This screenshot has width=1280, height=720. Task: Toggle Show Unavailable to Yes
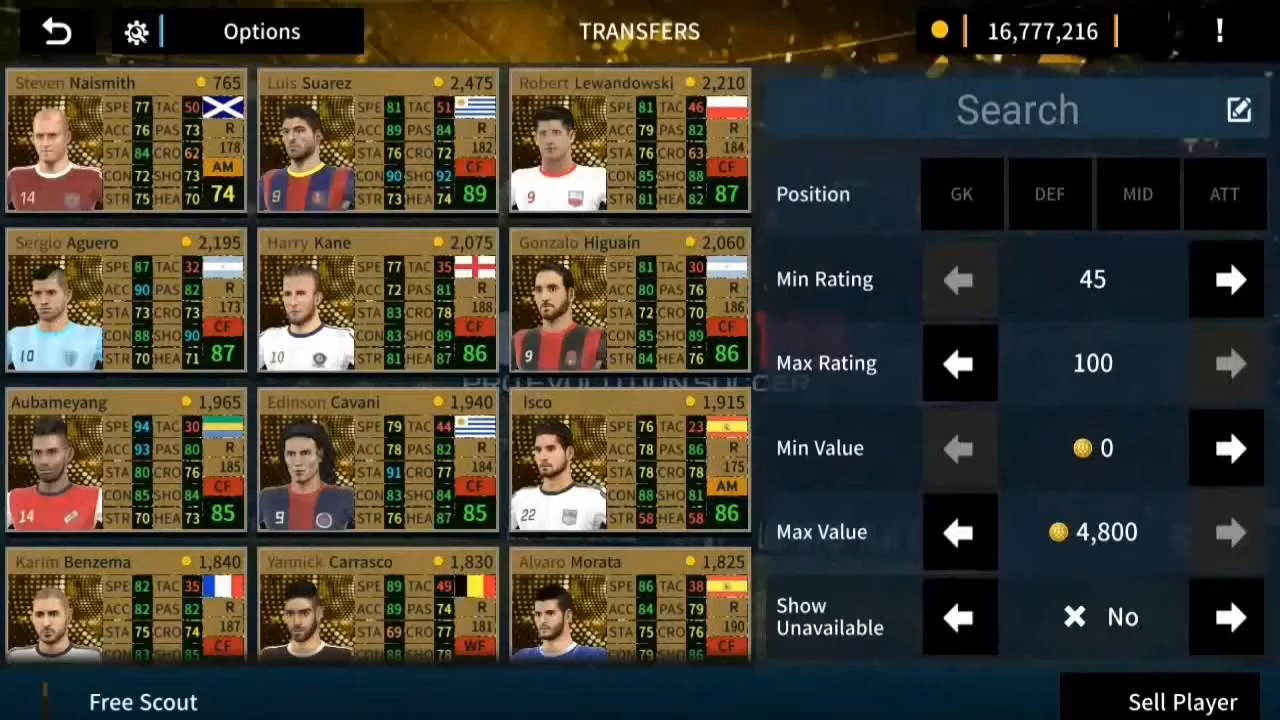coord(1229,617)
